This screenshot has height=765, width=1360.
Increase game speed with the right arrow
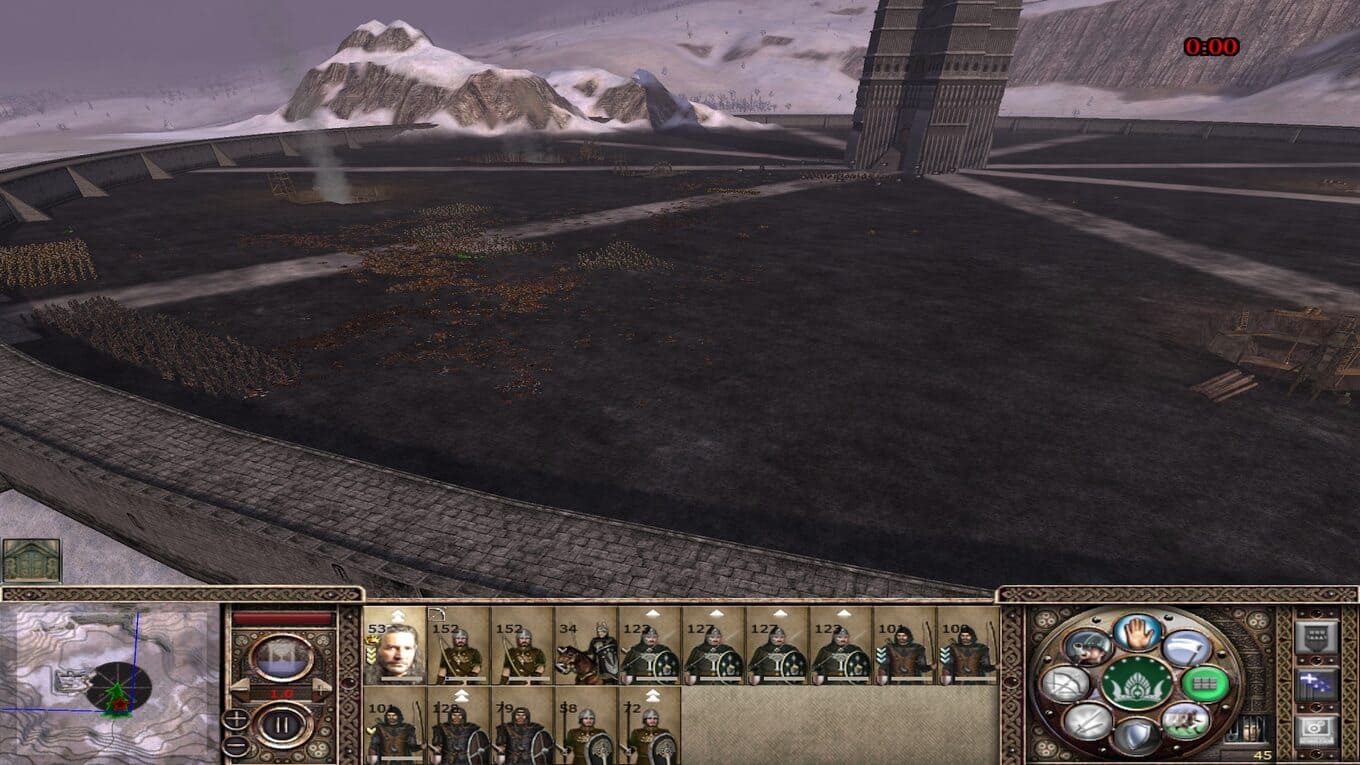point(322,690)
